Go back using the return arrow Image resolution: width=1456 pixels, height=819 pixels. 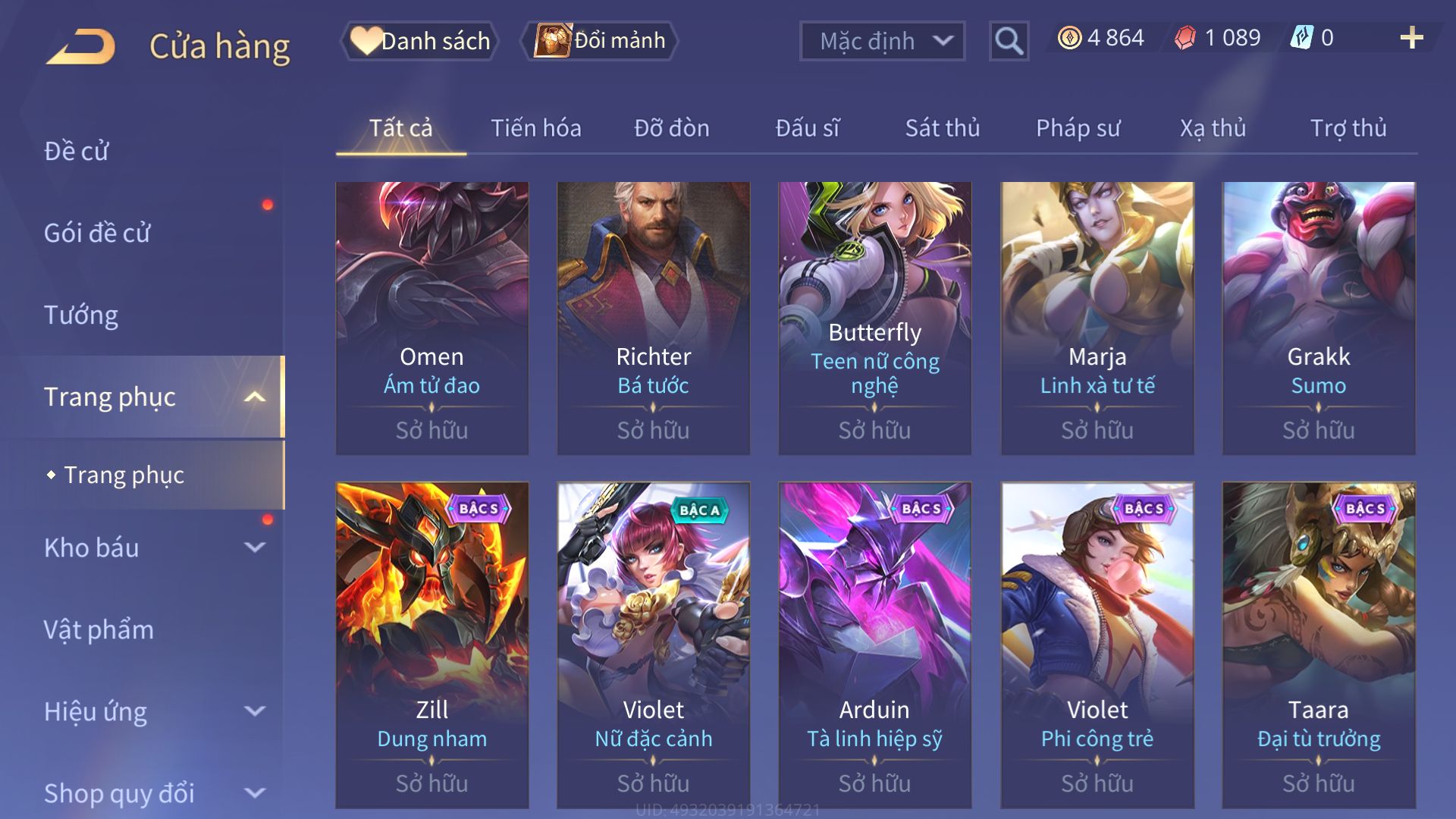pos(81,45)
